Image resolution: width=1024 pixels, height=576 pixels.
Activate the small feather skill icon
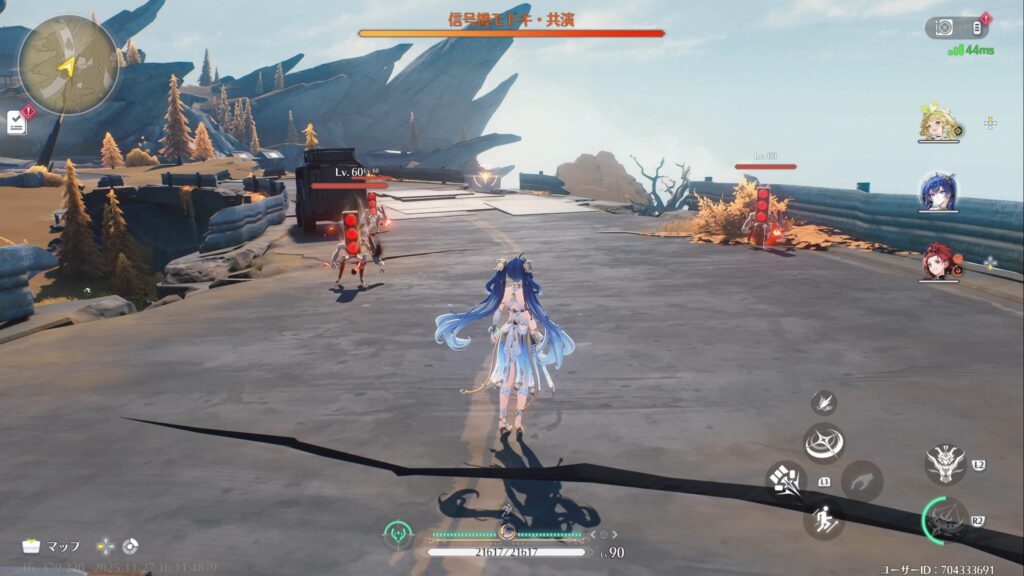click(824, 402)
